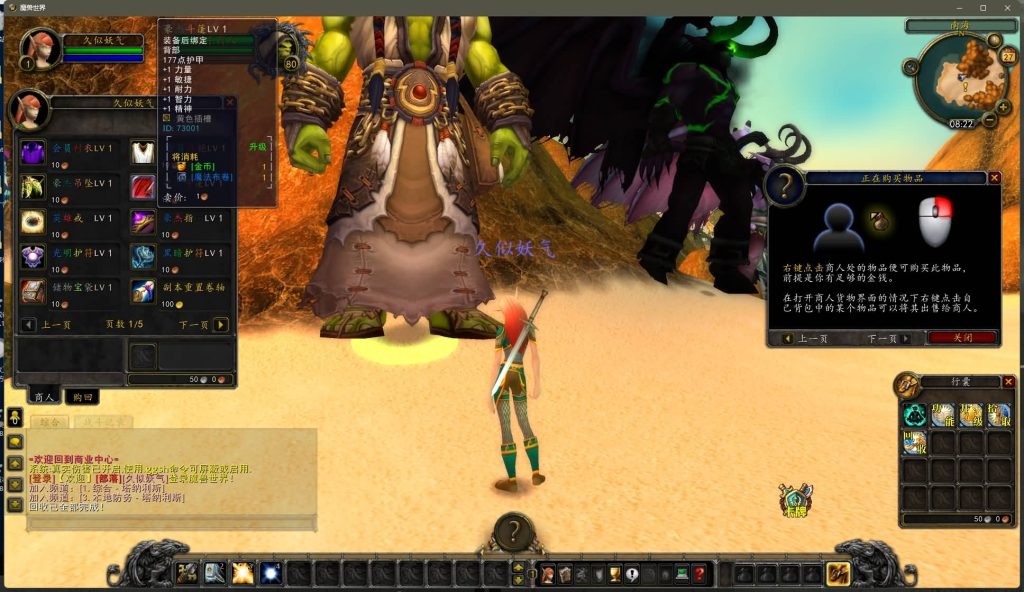Viewport: 1024px width, 592px height.
Task: Open the backpack on the bag bar
Action: (838, 574)
